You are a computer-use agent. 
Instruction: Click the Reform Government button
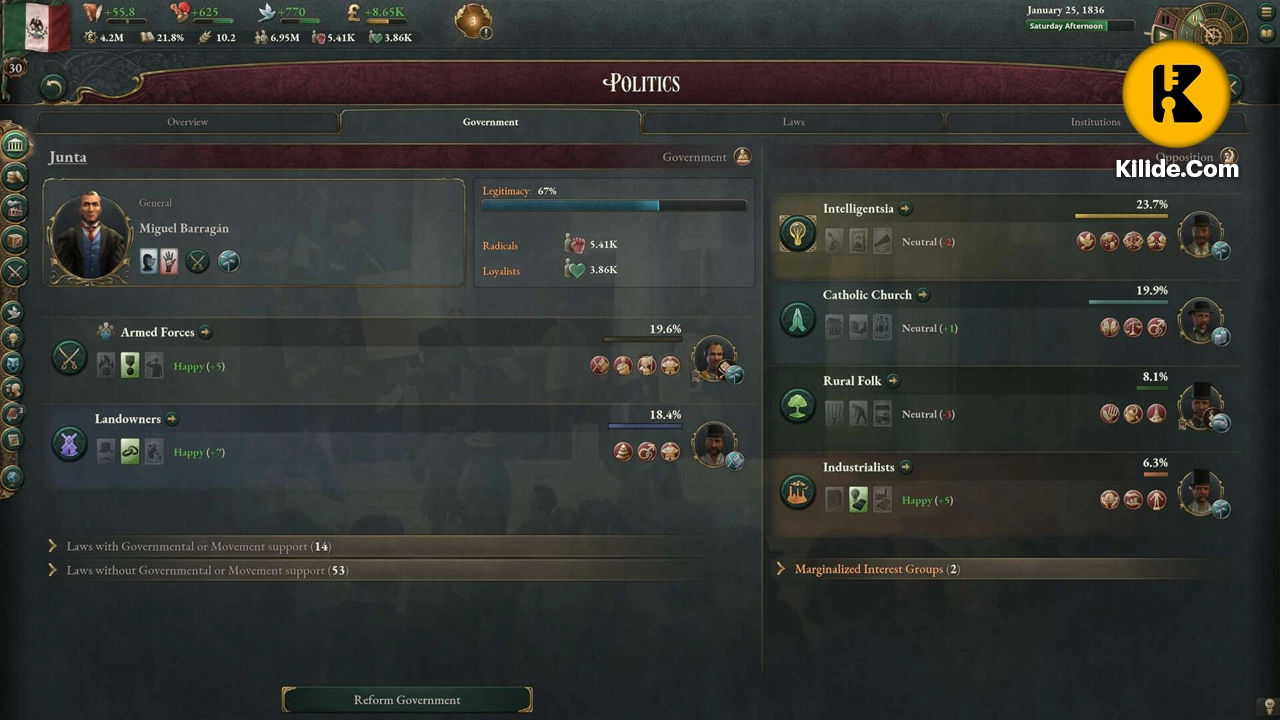click(x=407, y=700)
